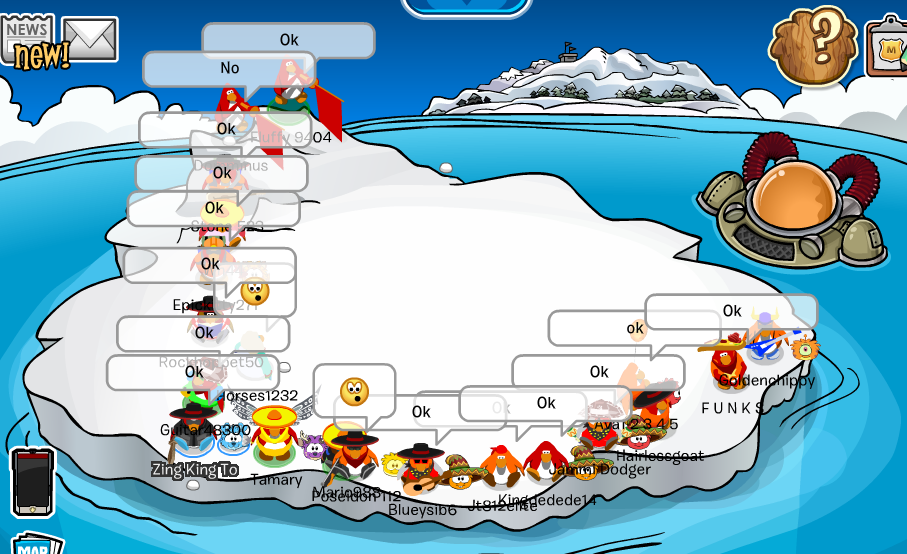Screen dimensions: 907x554
Task: Open the mail envelope icon
Action: 90,39
